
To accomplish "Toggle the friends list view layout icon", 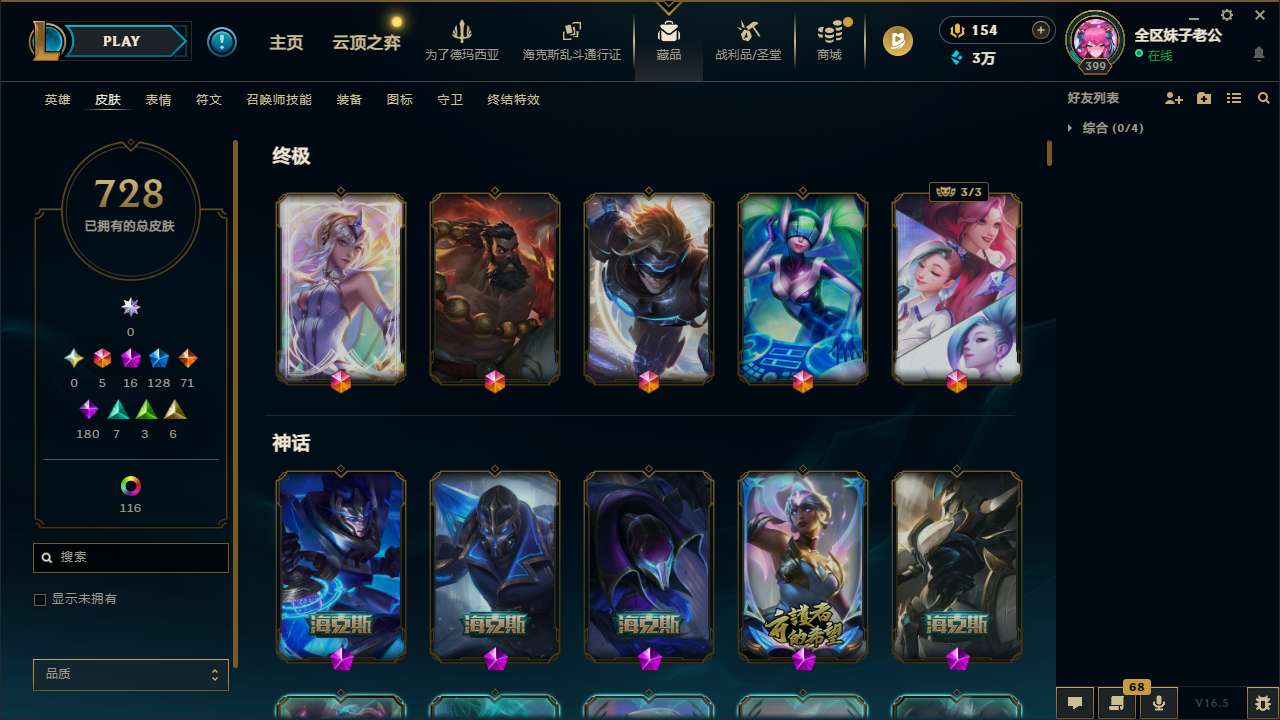I will point(1233,98).
